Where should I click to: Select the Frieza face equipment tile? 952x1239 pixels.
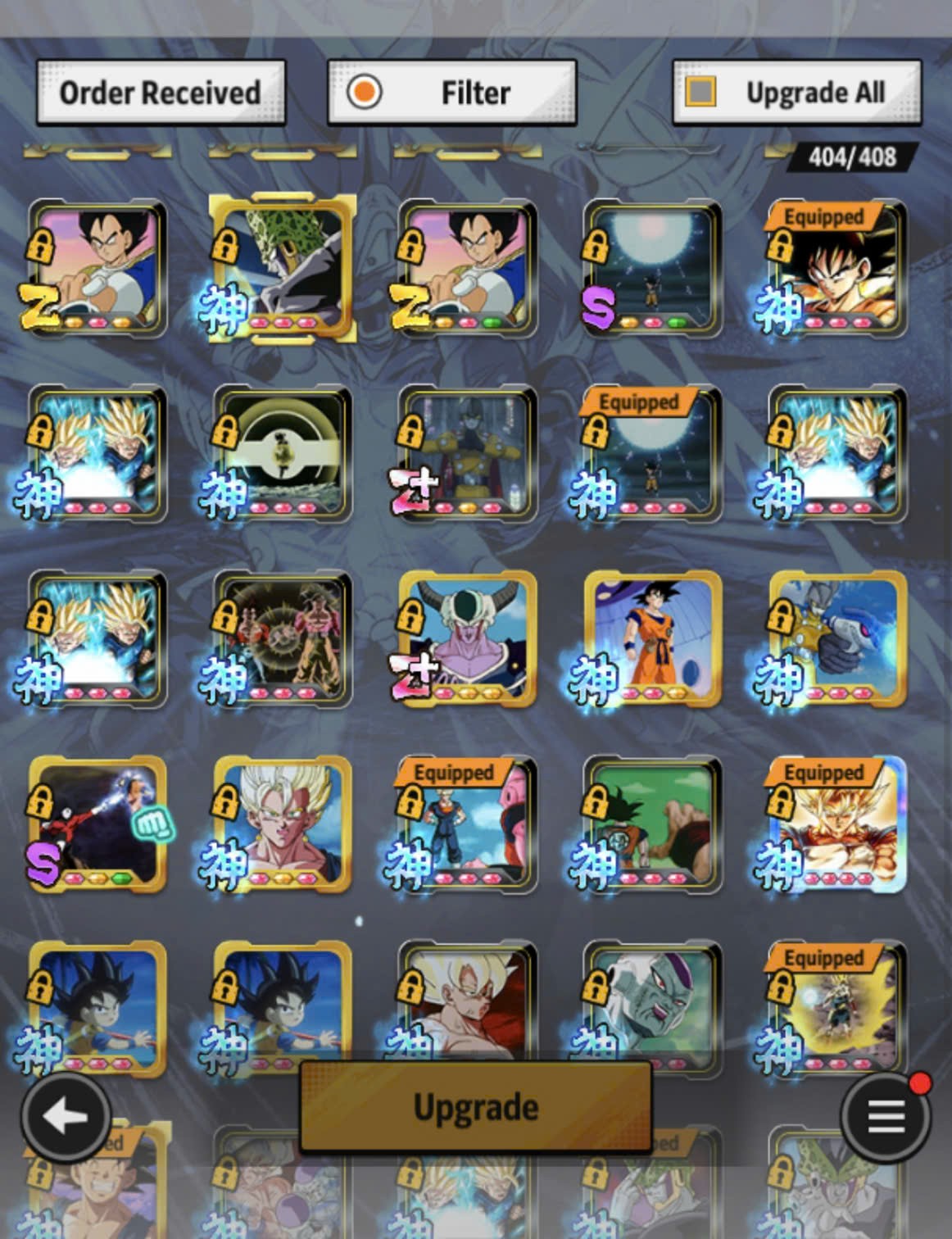click(x=652, y=1004)
